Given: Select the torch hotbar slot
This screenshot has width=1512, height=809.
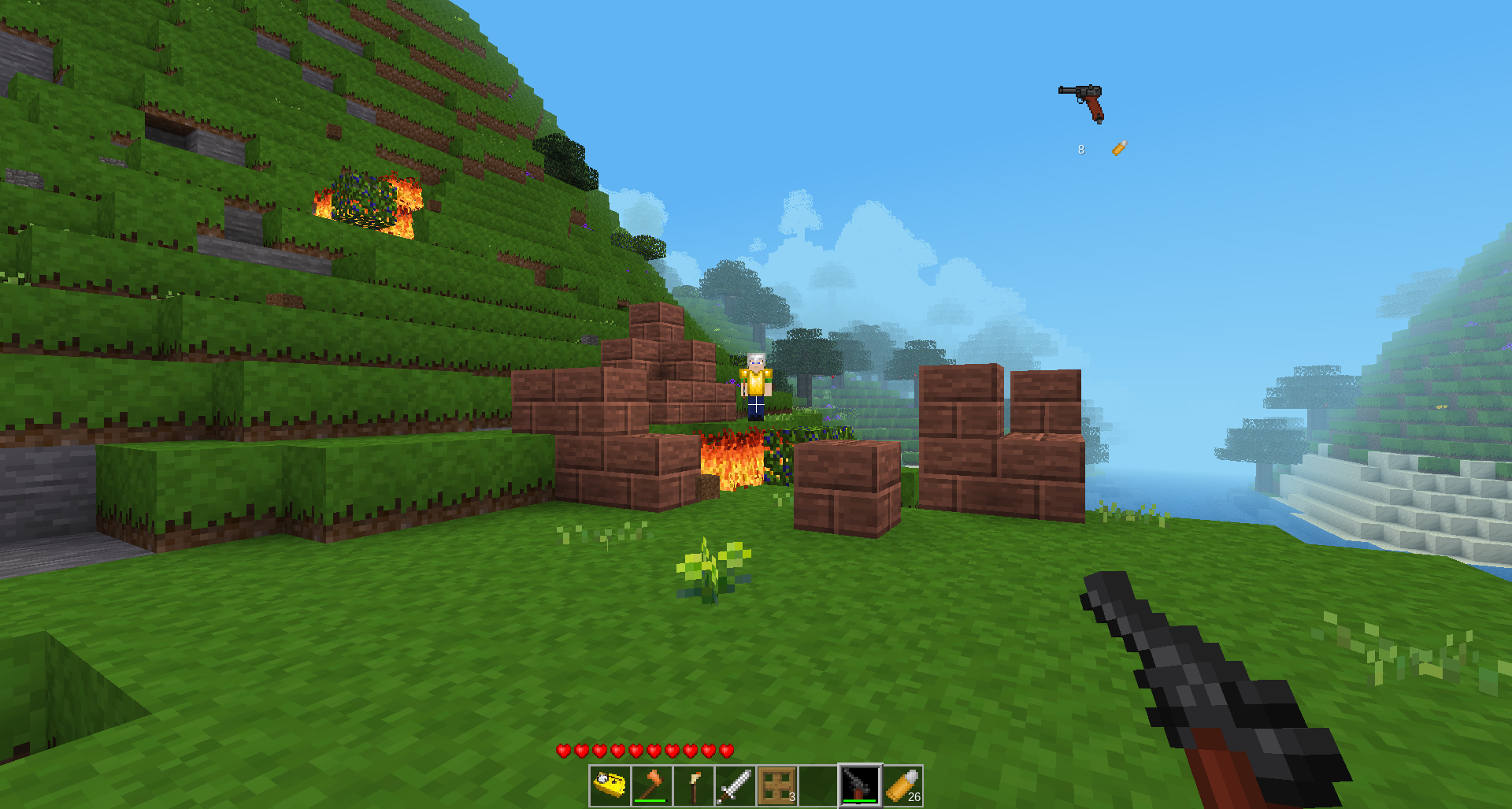Looking at the screenshot, I should click(694, 785).
